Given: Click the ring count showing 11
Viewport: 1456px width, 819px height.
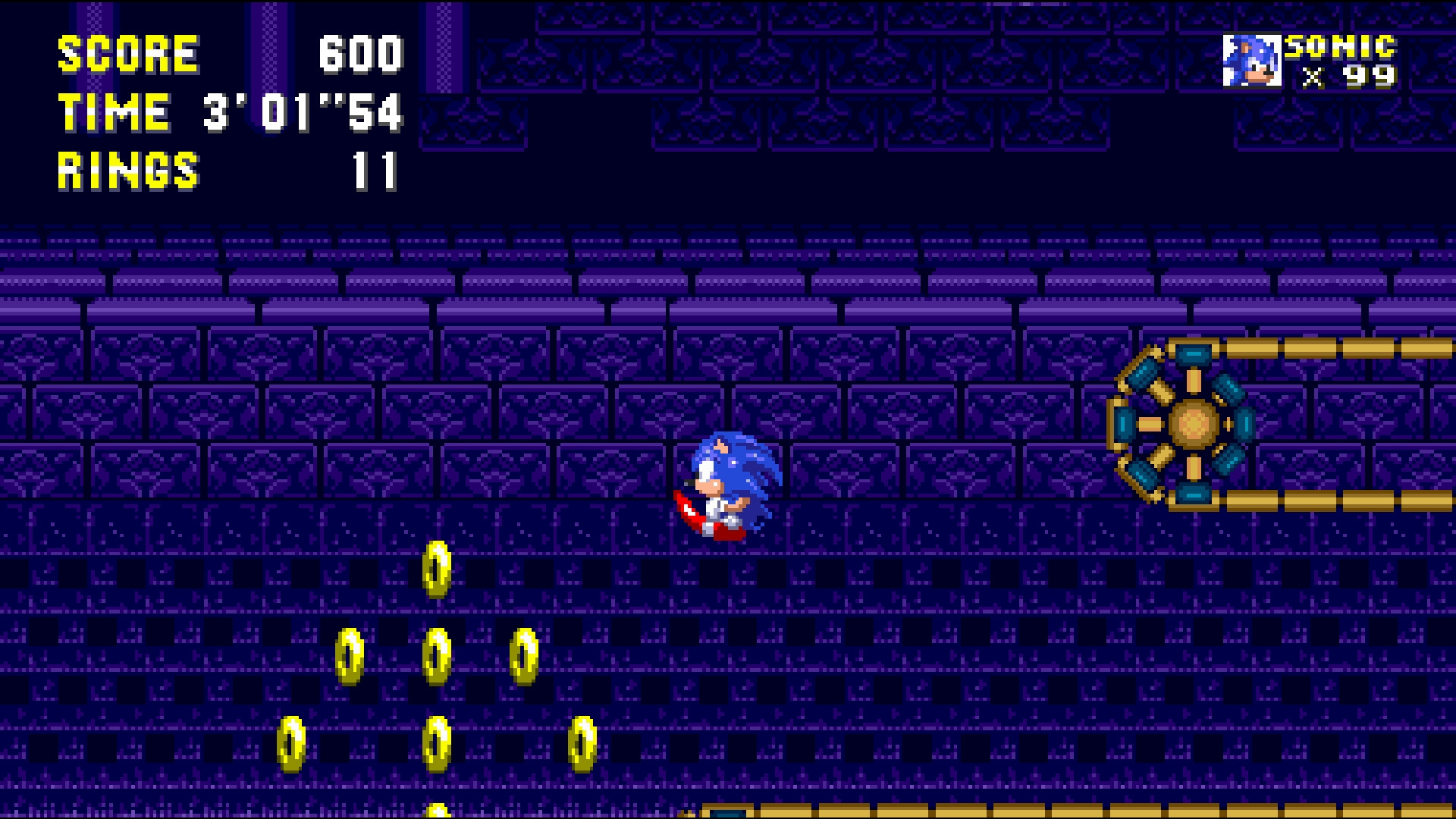Looking at the screenshot, I should (x=377, y=172).
